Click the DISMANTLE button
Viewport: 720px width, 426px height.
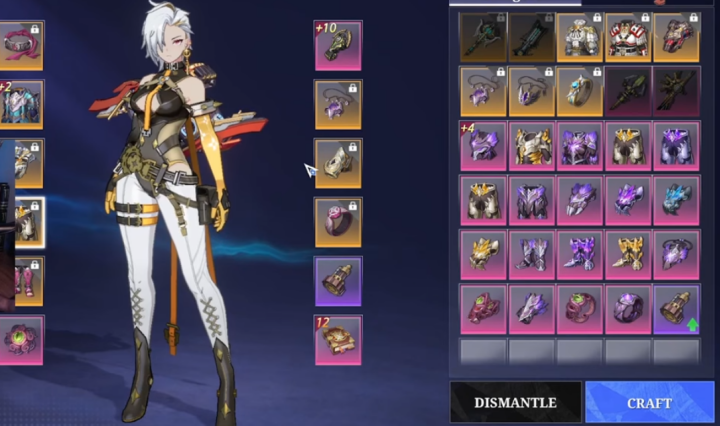515,402
